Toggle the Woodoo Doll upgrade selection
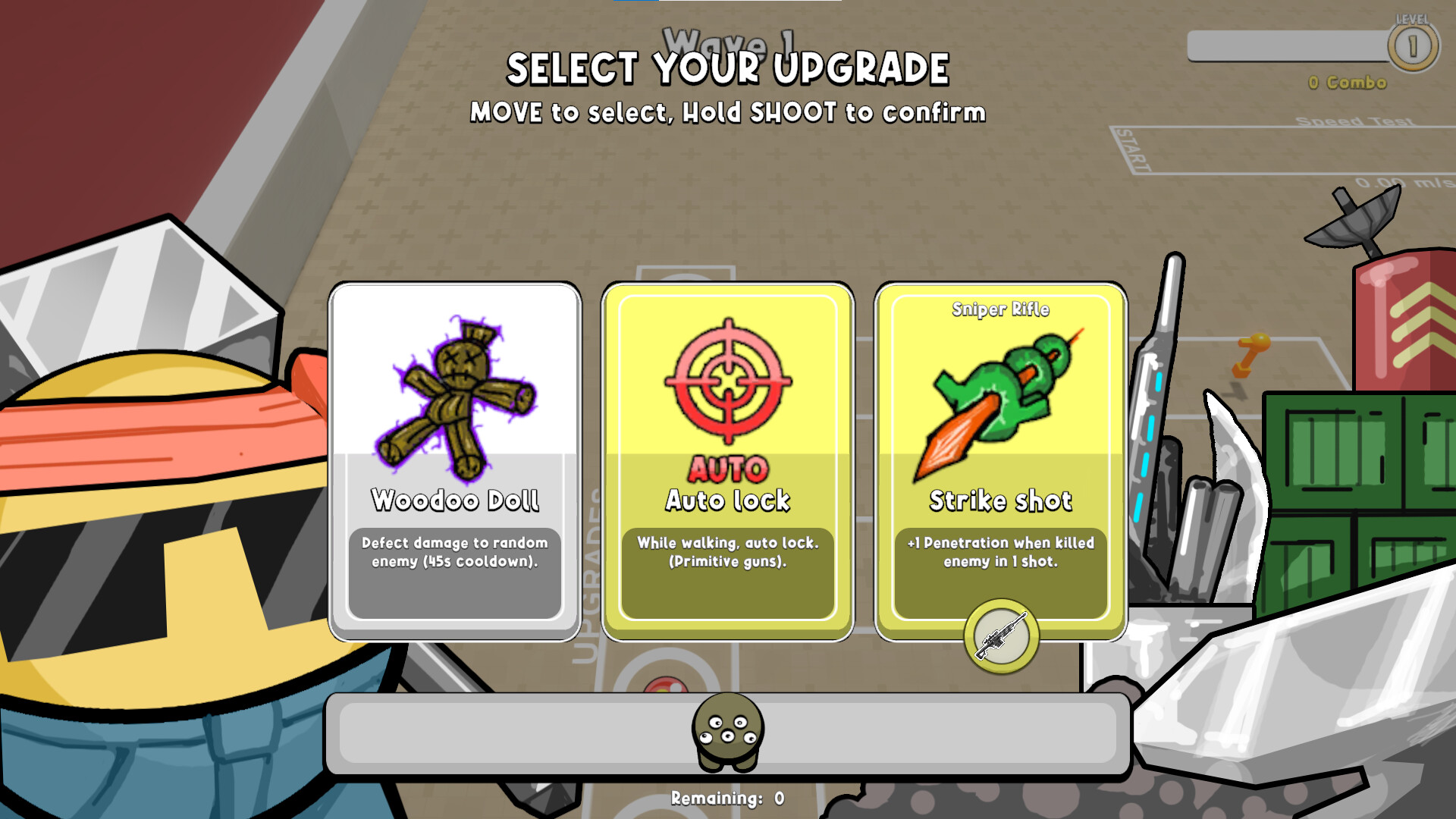This screenshot has height=819, width=1456. 455,455
